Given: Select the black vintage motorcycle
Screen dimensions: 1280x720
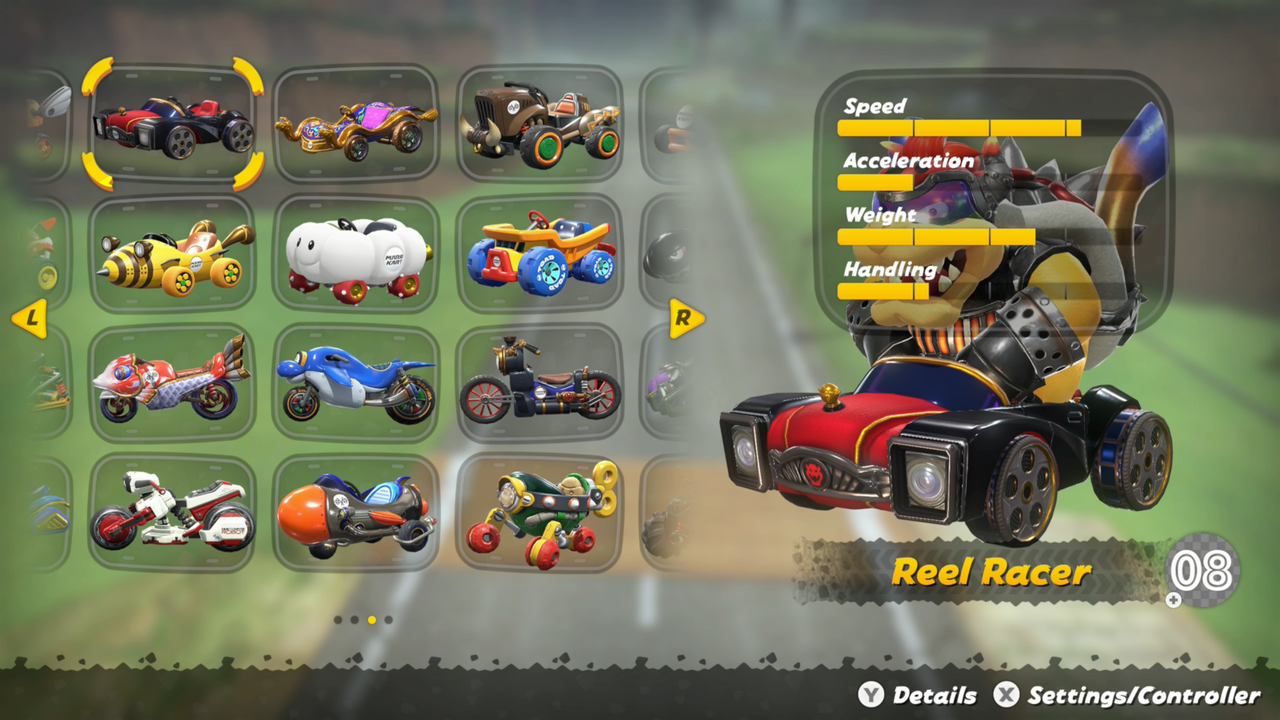Looking at the screenshot, I should (541, 383).
